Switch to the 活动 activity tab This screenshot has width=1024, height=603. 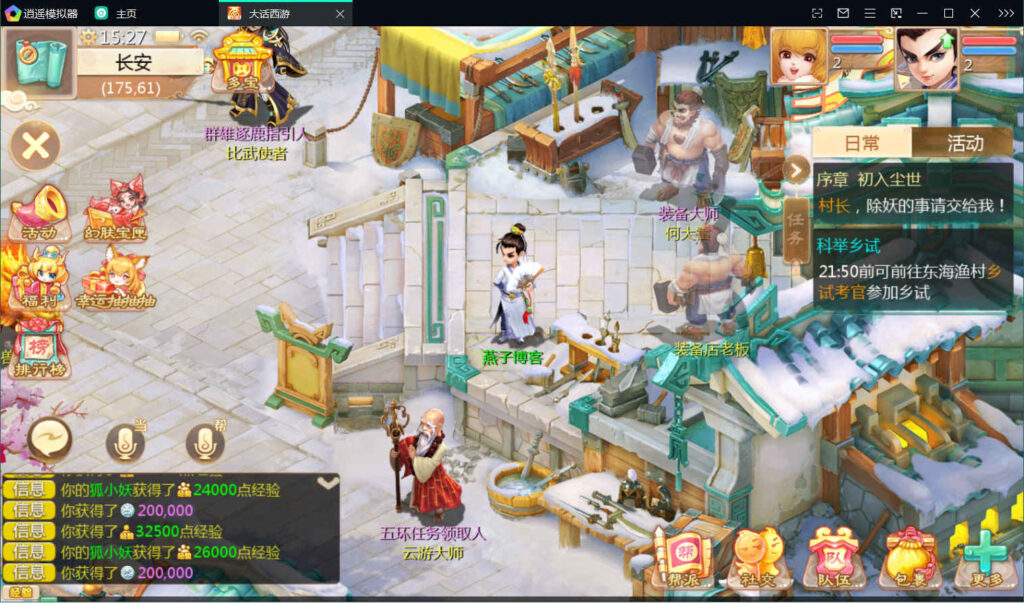[964, 143]
